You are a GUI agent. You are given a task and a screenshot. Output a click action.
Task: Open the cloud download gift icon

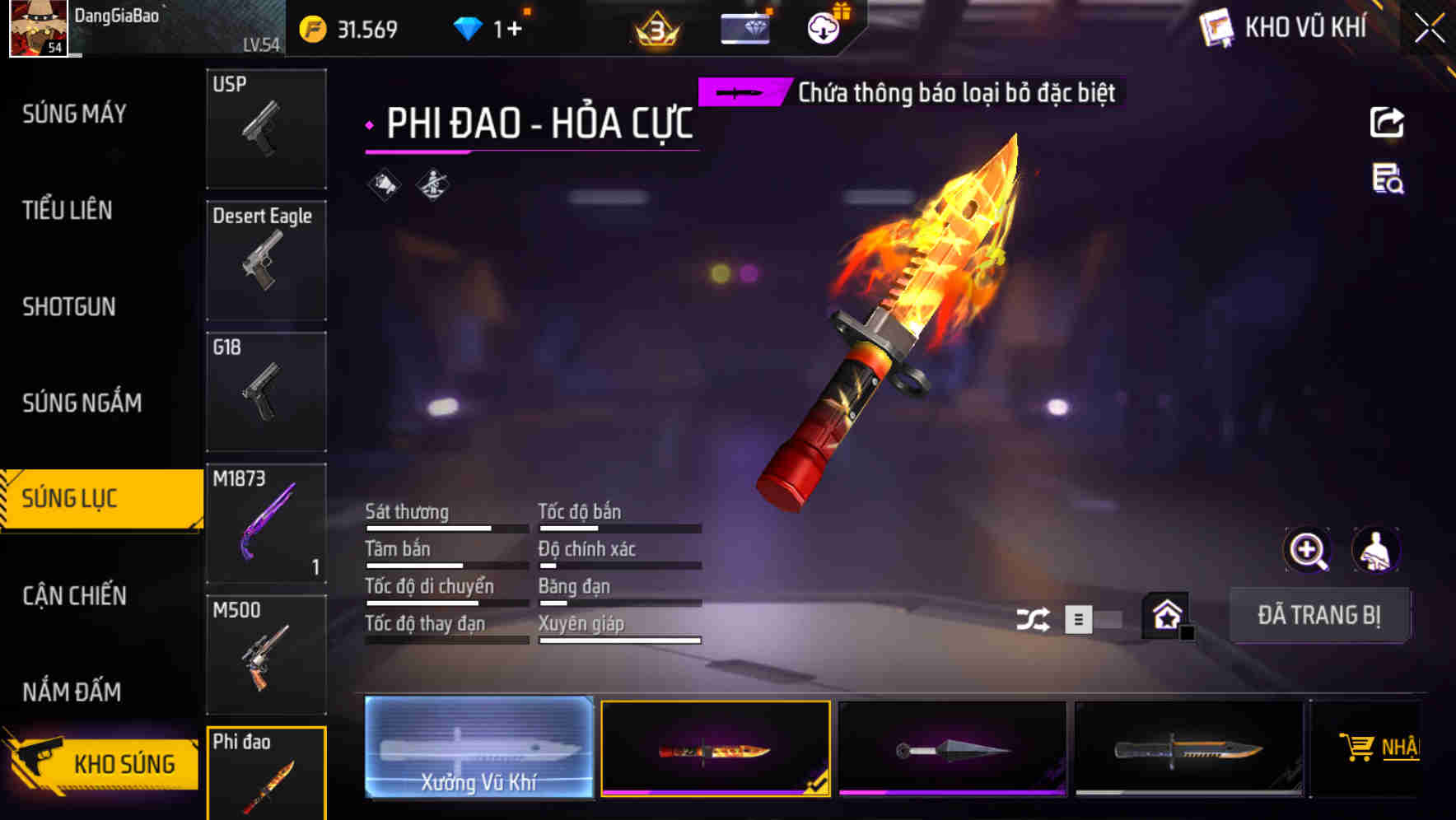coord(823,27)
